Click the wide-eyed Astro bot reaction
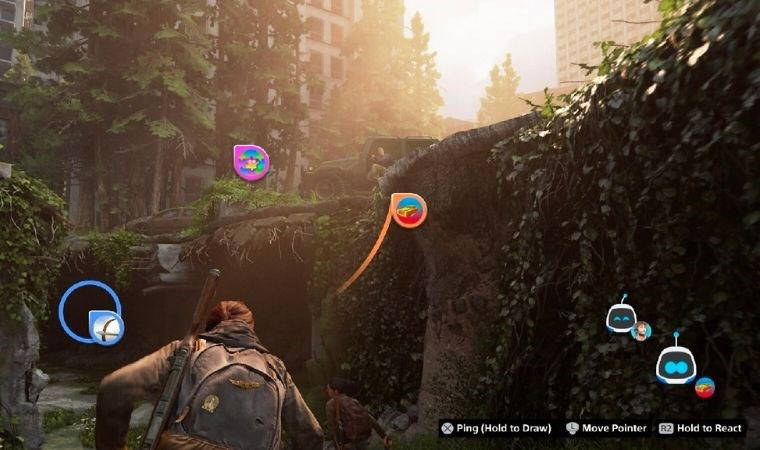This screenshot has height=450, width=760. pos(674,366)
